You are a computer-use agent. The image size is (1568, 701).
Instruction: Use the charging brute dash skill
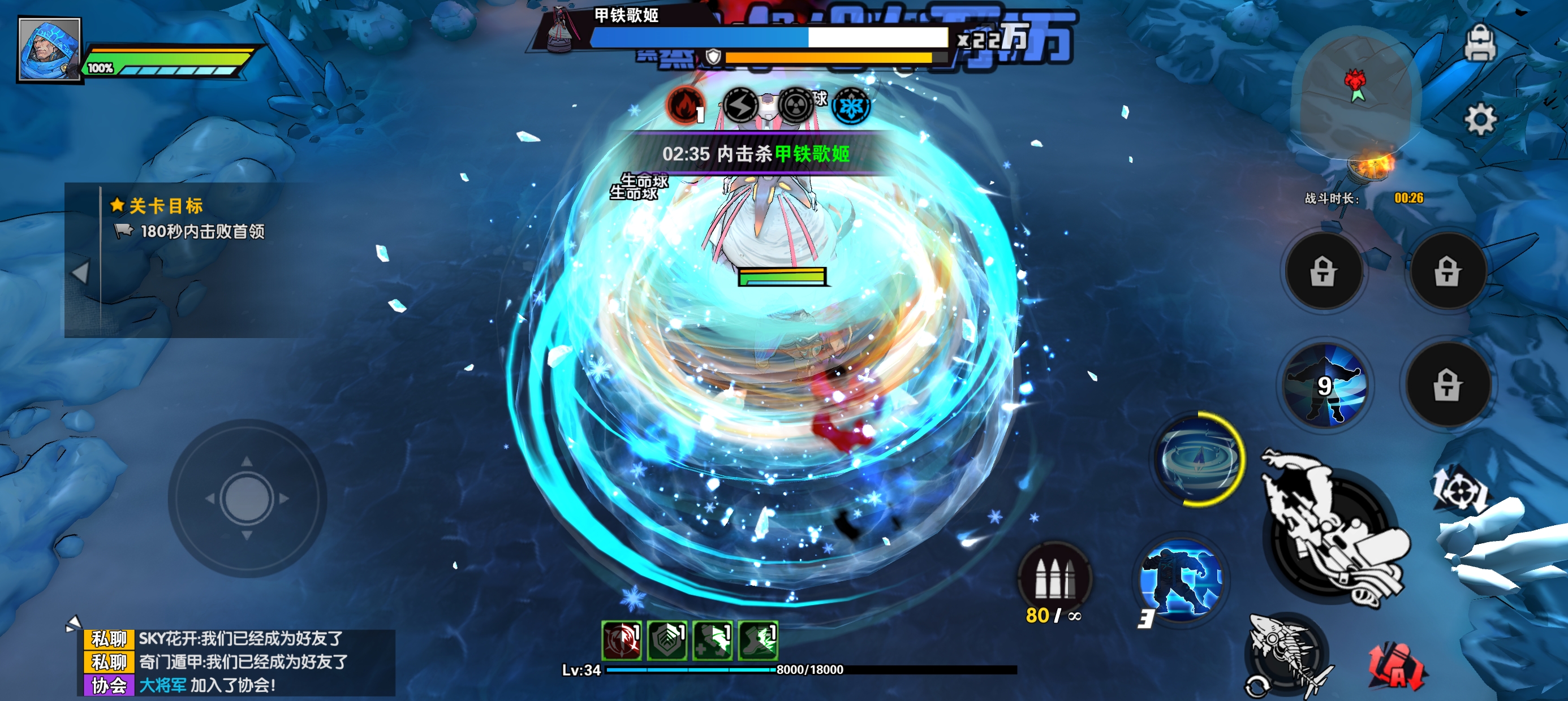pos(1181,581)
